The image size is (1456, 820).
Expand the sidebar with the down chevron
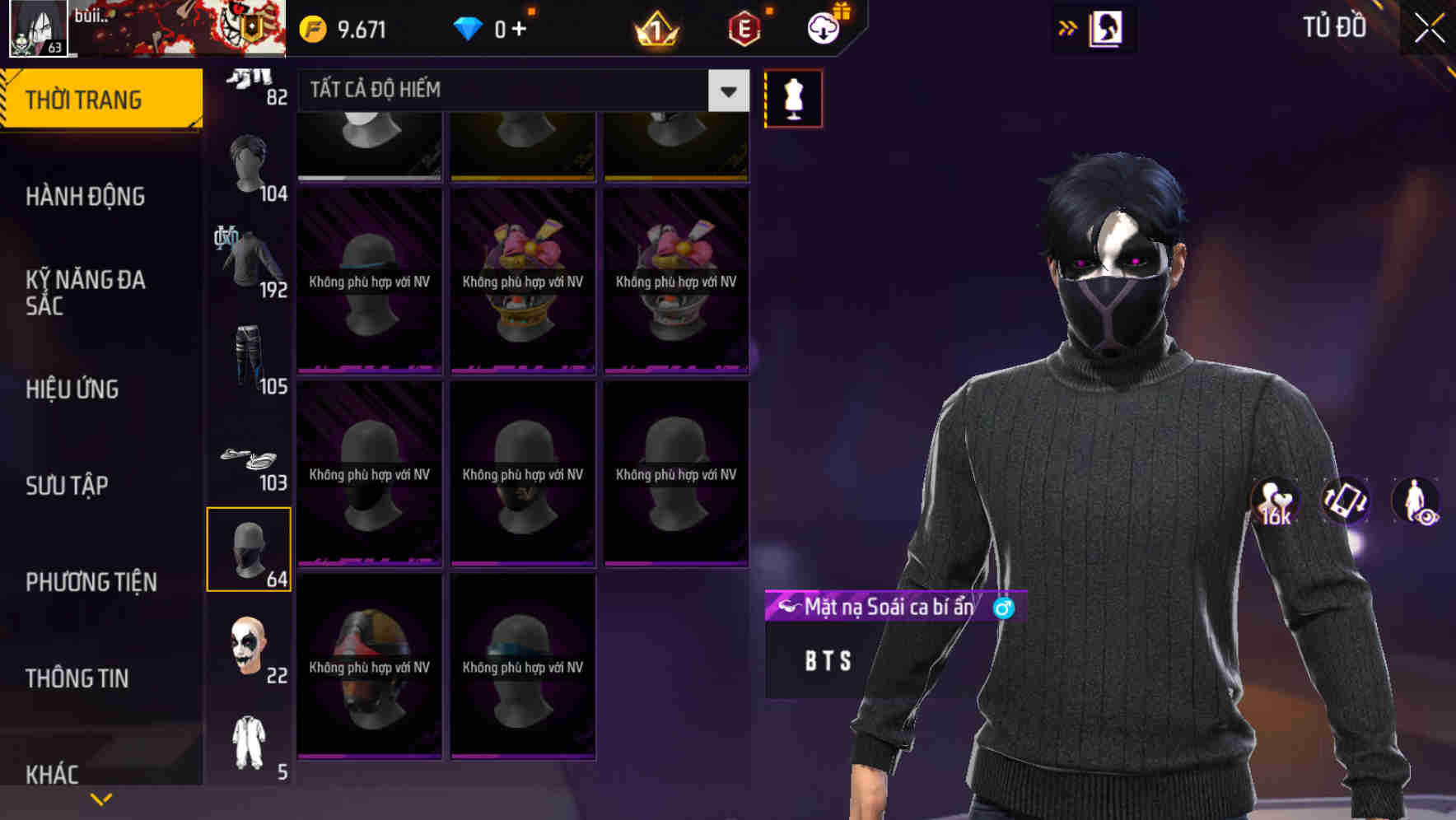pos(101,798)
